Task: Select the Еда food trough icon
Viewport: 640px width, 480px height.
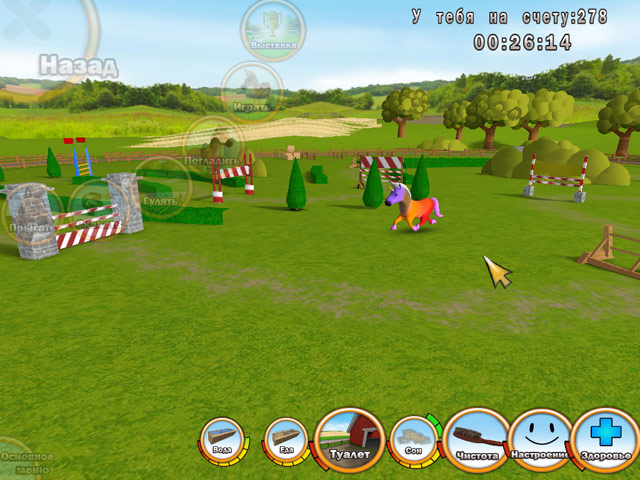Action: 286,440
